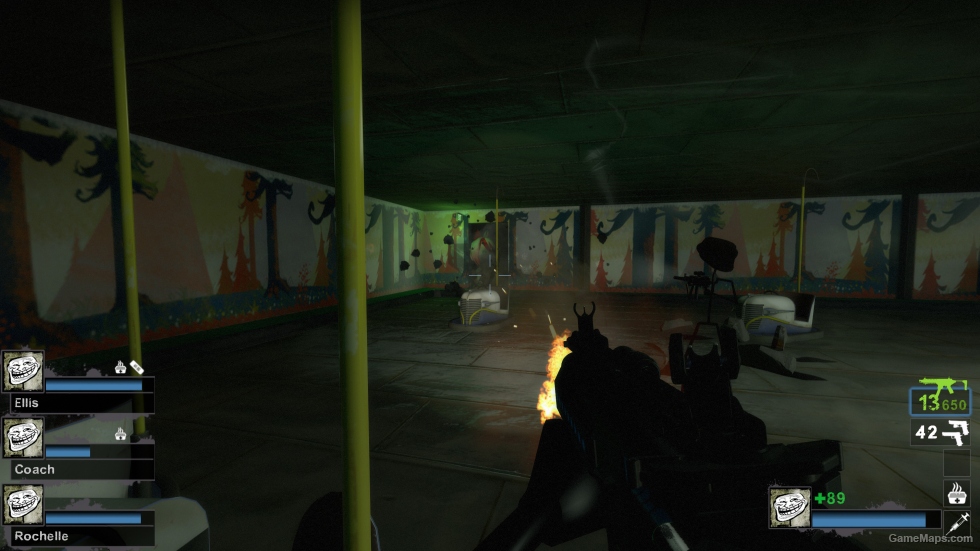This screenshot has height=551, width=980.
Task: Choose the adrenaline syringe slot
Action: [x=956, y=522]
